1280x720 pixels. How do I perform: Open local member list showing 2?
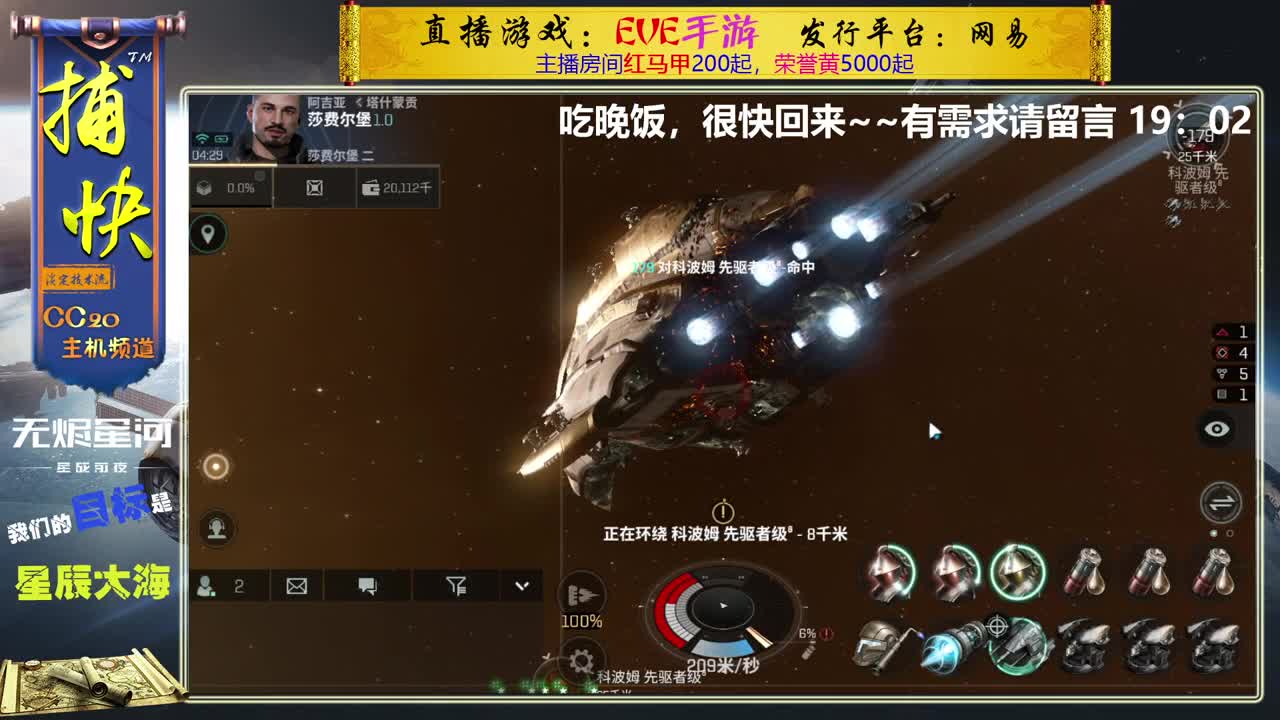(225, 587)
